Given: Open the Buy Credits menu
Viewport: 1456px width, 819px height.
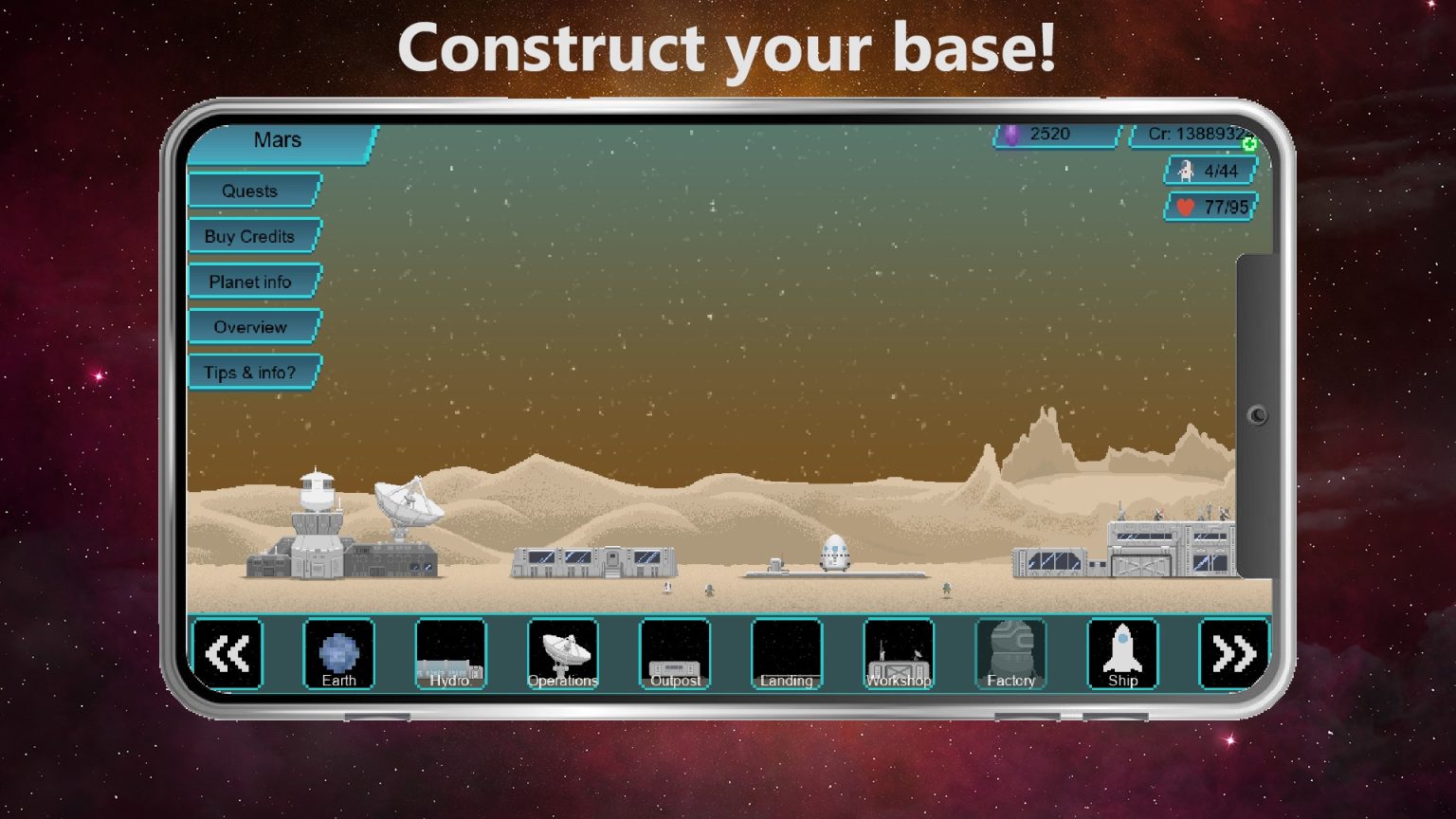Looking at the screenshot, I should (251, 236).
